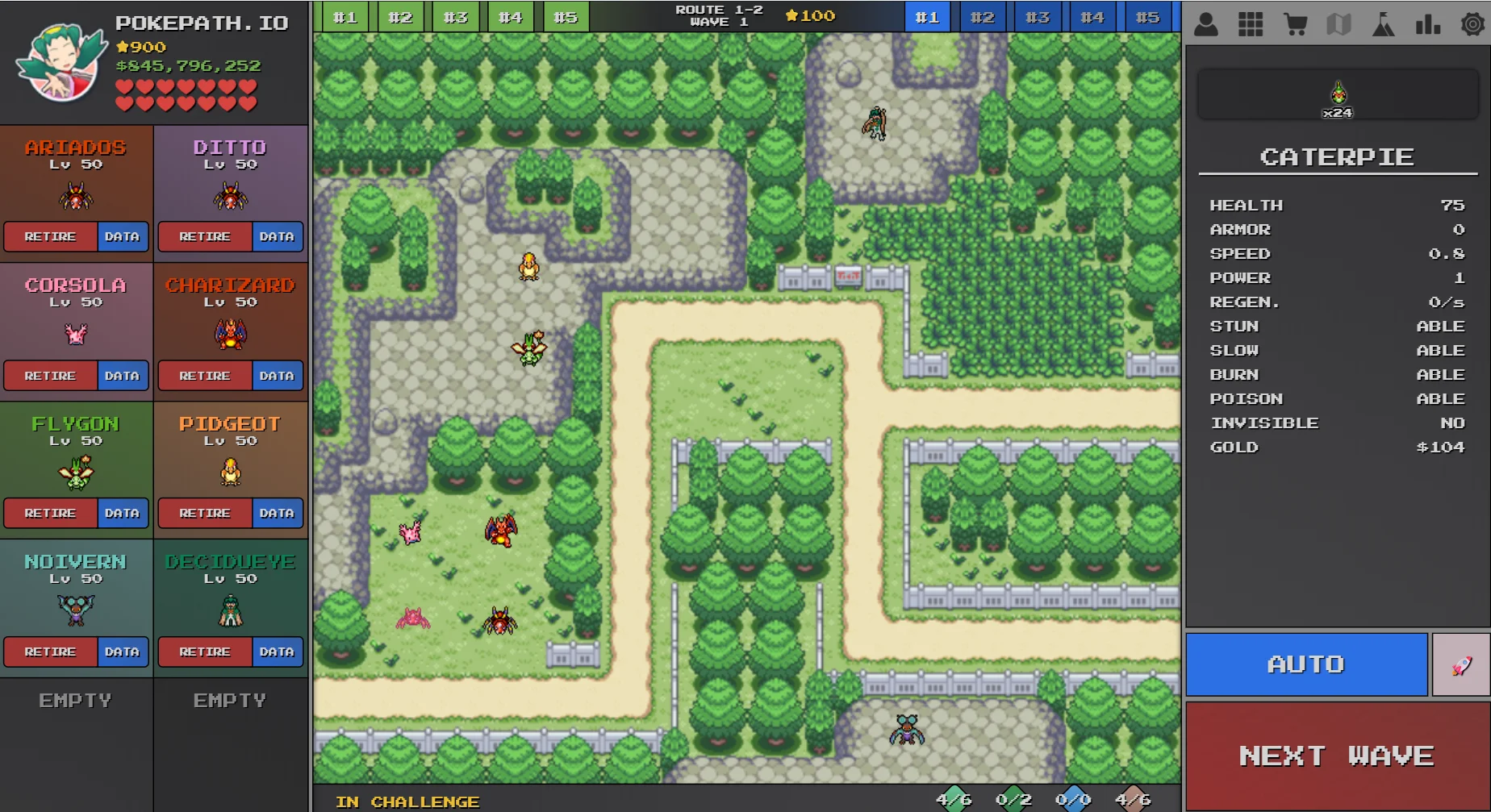
Task: Click the rocket icon beside AUTO
Action: (1462, 664)
